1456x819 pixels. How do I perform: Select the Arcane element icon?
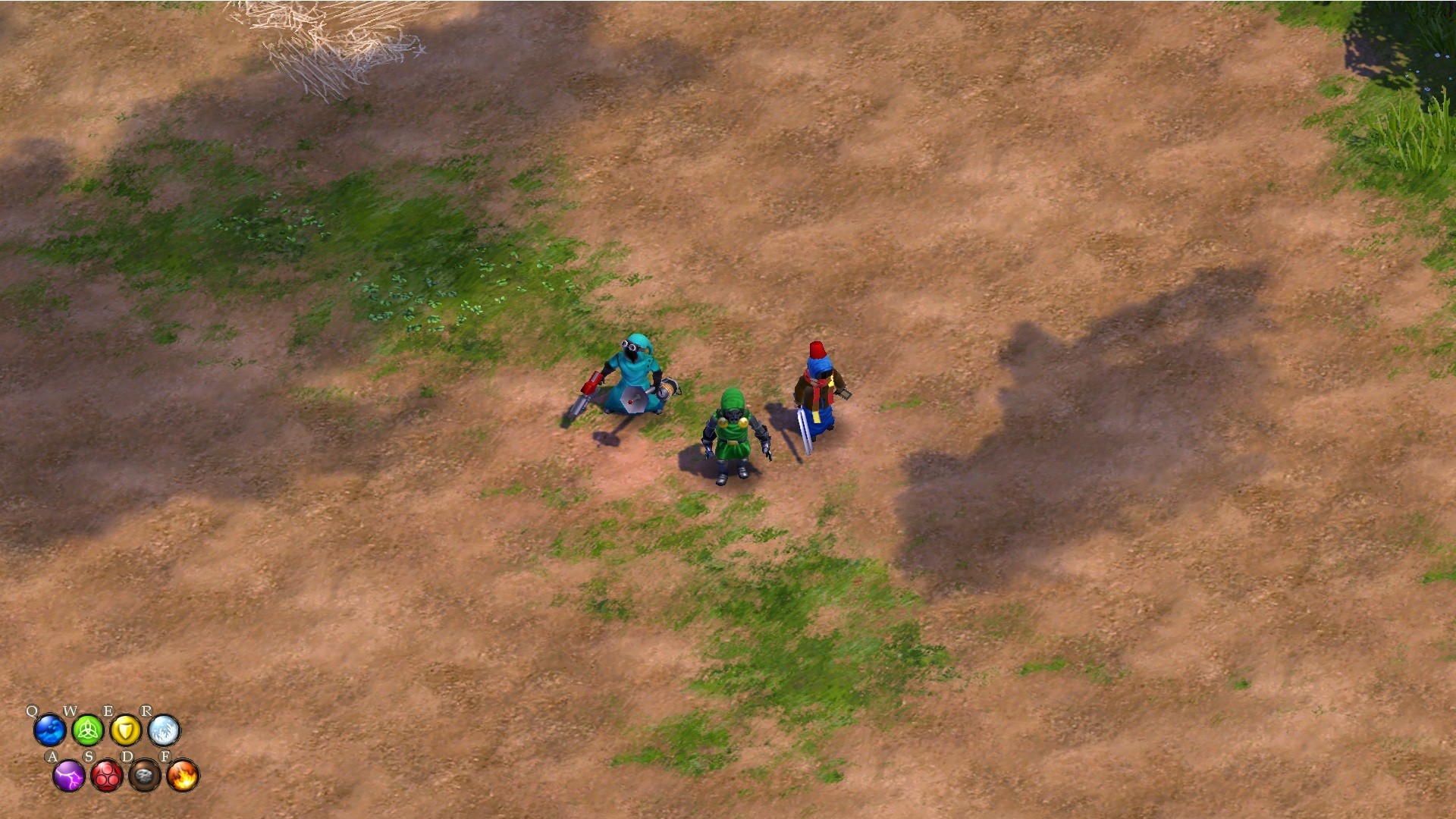click(107, 777)
